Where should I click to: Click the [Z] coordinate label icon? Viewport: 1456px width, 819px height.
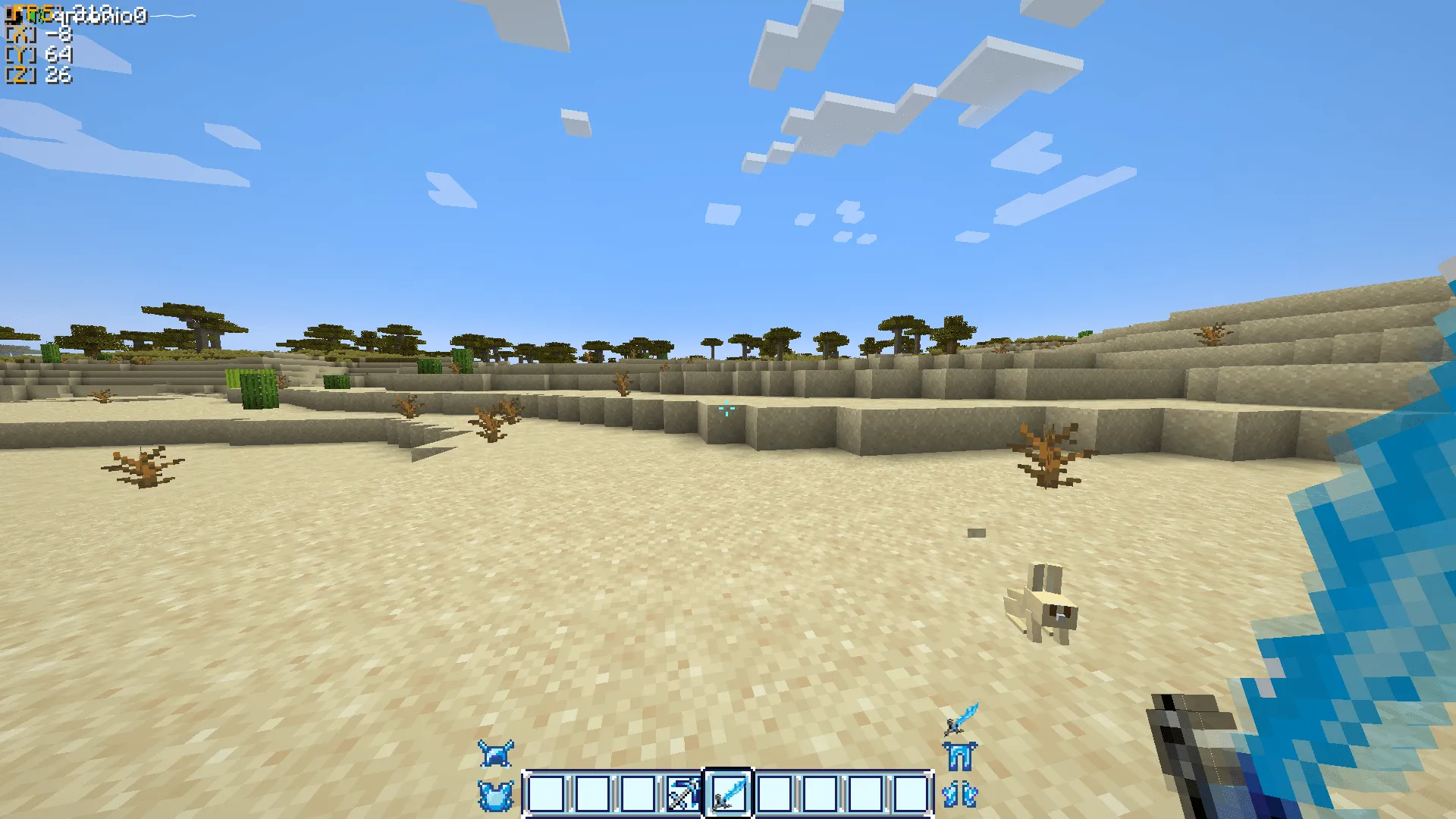pyautogui.click(x=19, y=75)
